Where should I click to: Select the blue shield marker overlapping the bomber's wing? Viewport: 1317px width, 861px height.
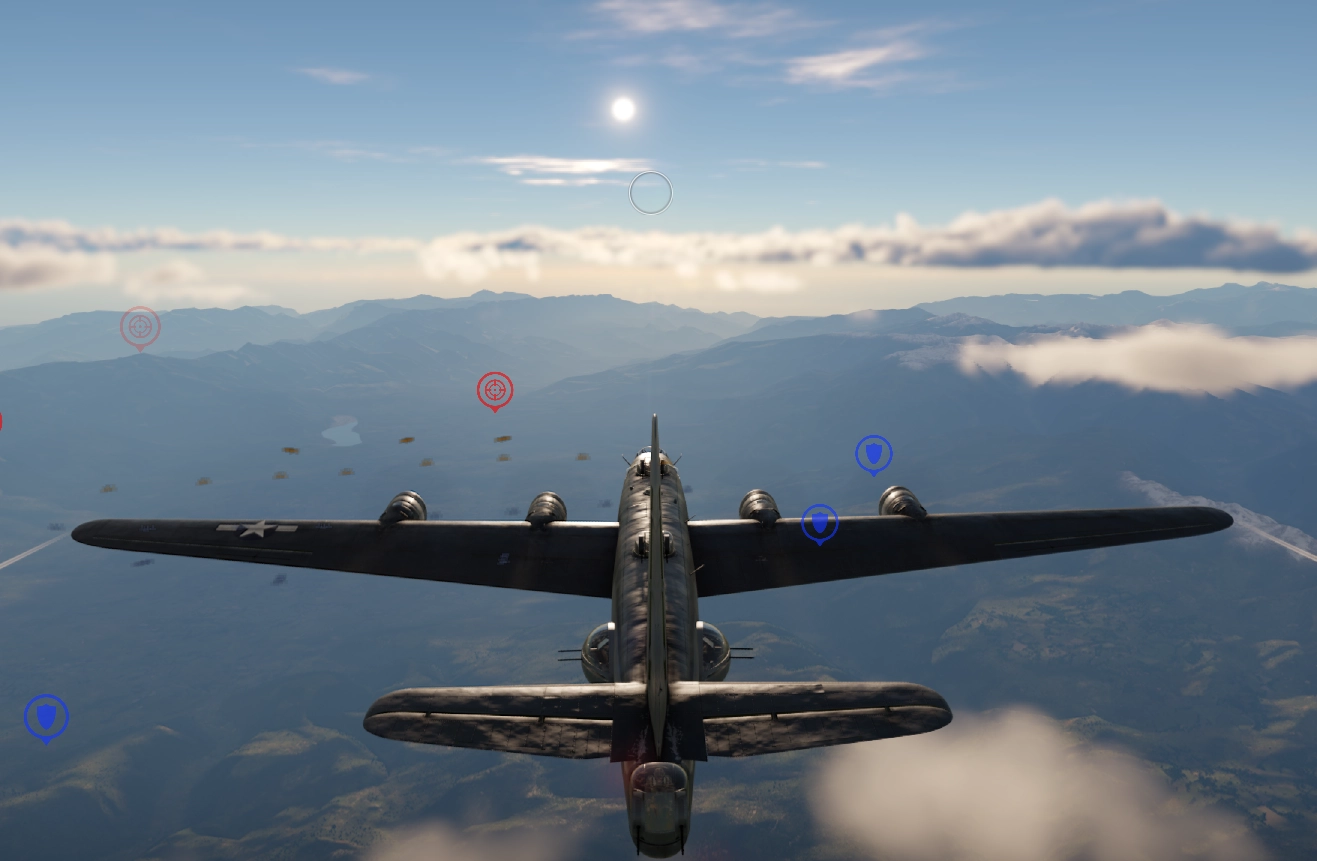click(x=819, y=522)
